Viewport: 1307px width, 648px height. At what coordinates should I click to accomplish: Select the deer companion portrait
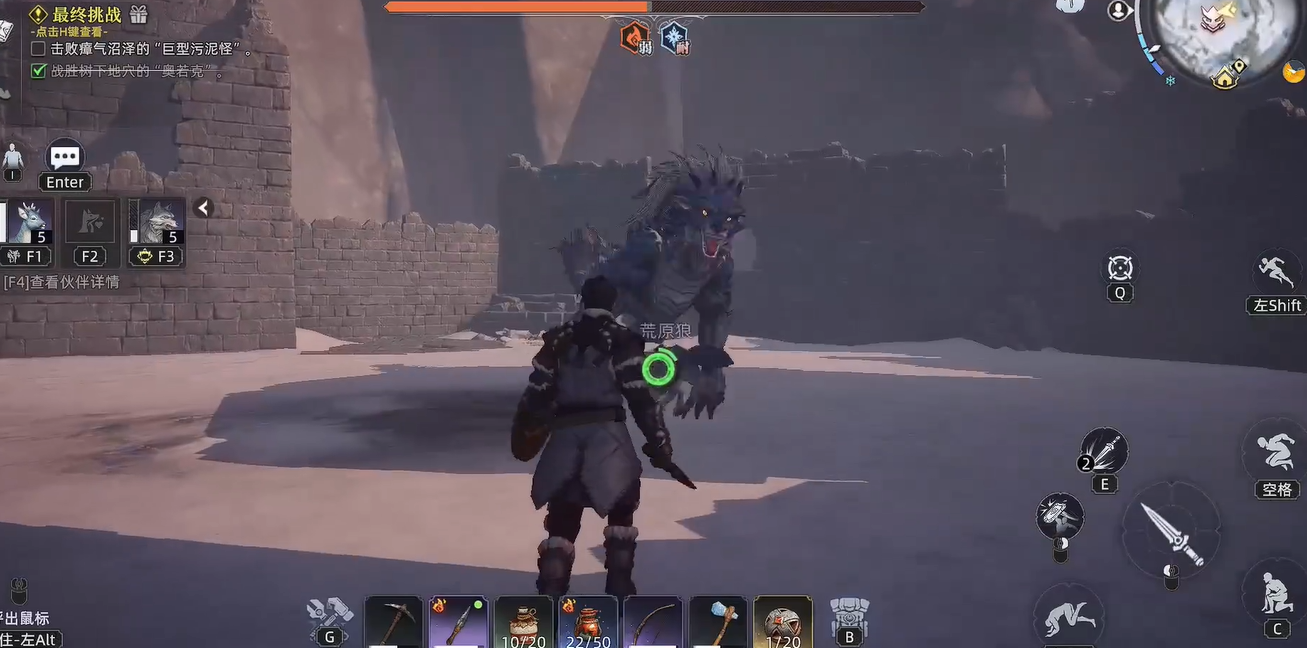[x=27, y=223]
